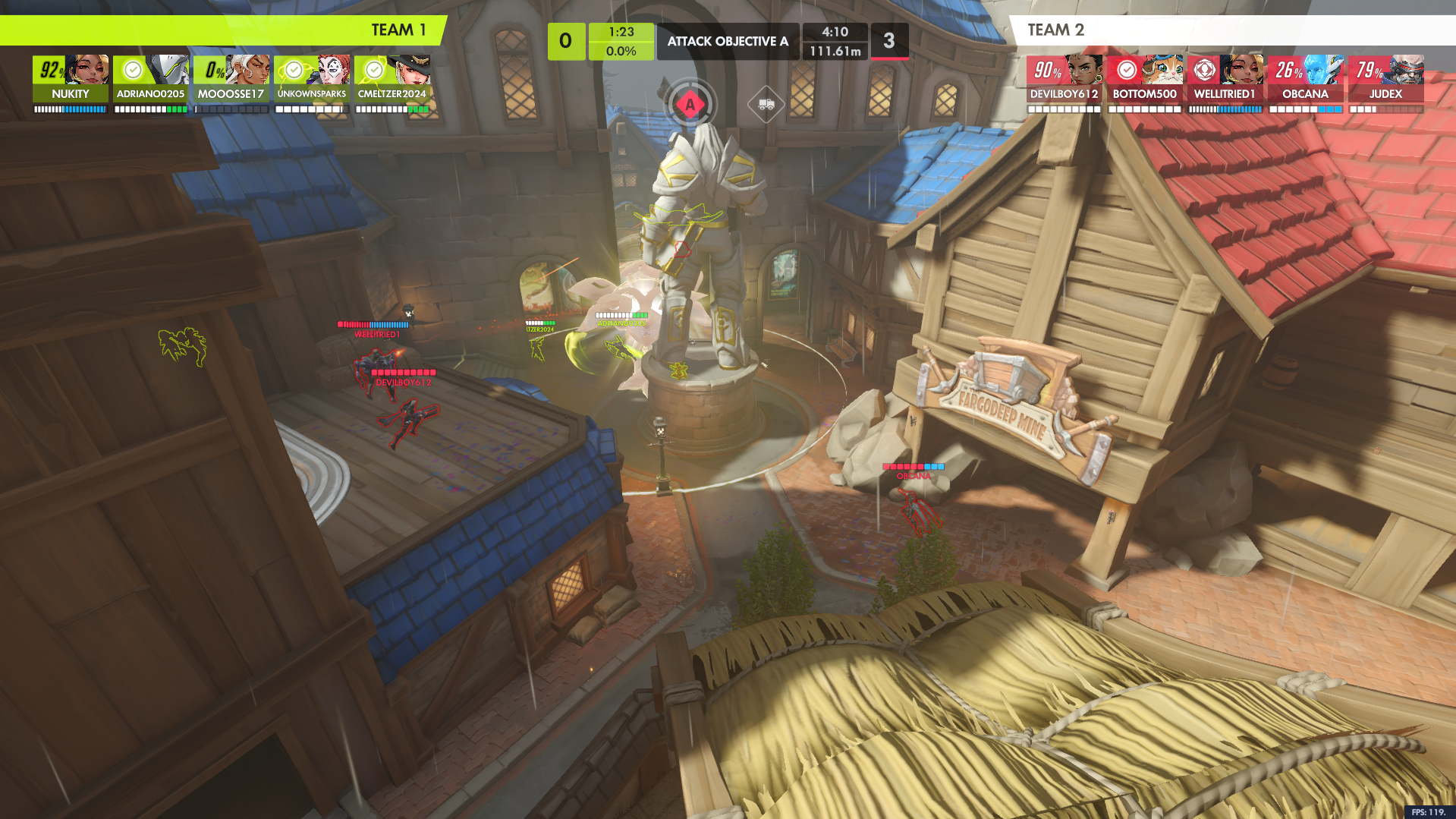Toggle ADRIANO0205's ultimate ready checkmark
The height and width of the screenshot is (819, 1456).
coord(134,70)
